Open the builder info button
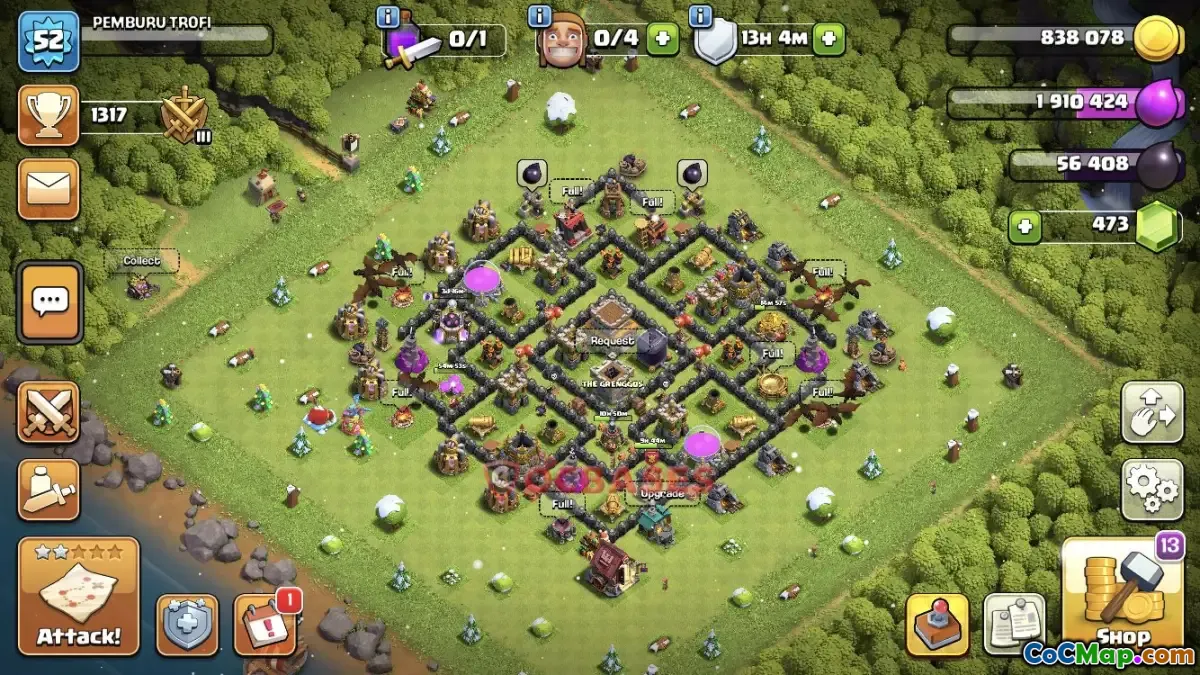 540,18
